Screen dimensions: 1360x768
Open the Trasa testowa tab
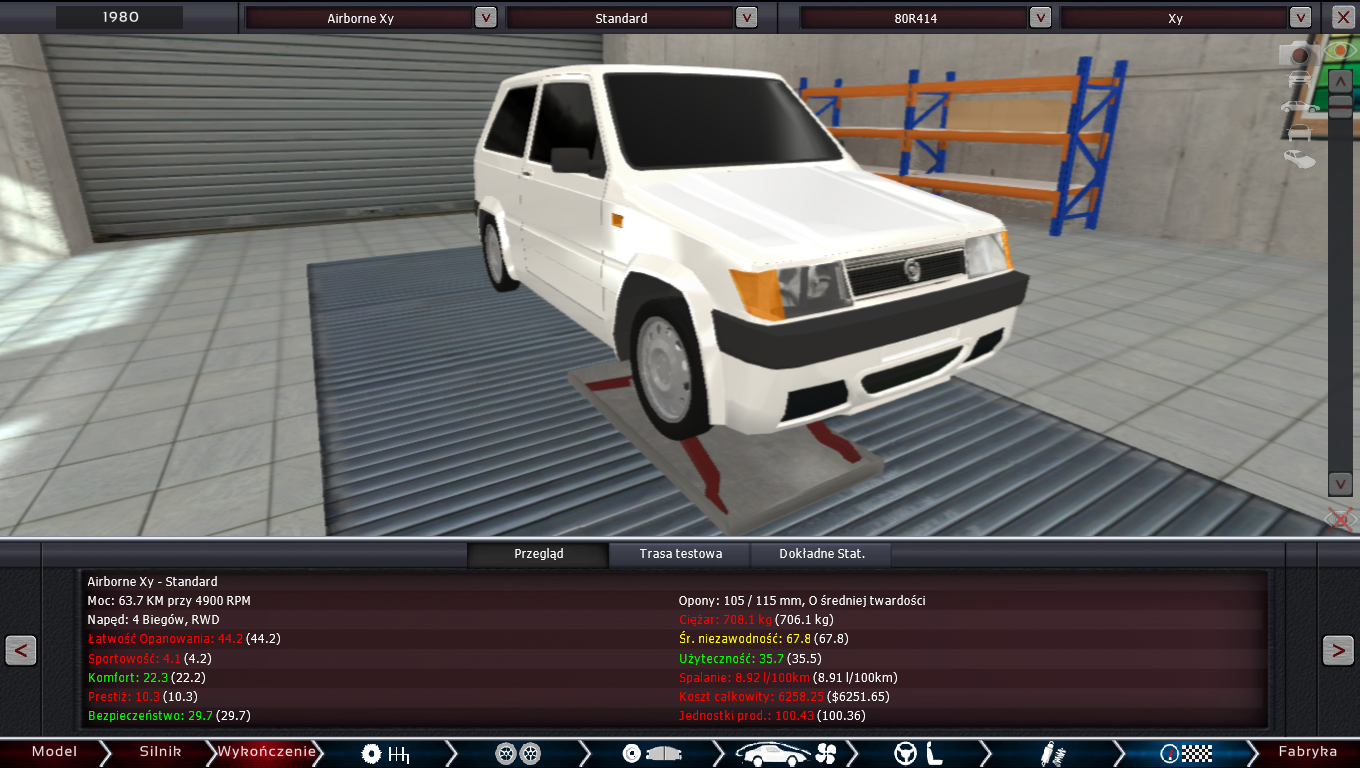680,554
